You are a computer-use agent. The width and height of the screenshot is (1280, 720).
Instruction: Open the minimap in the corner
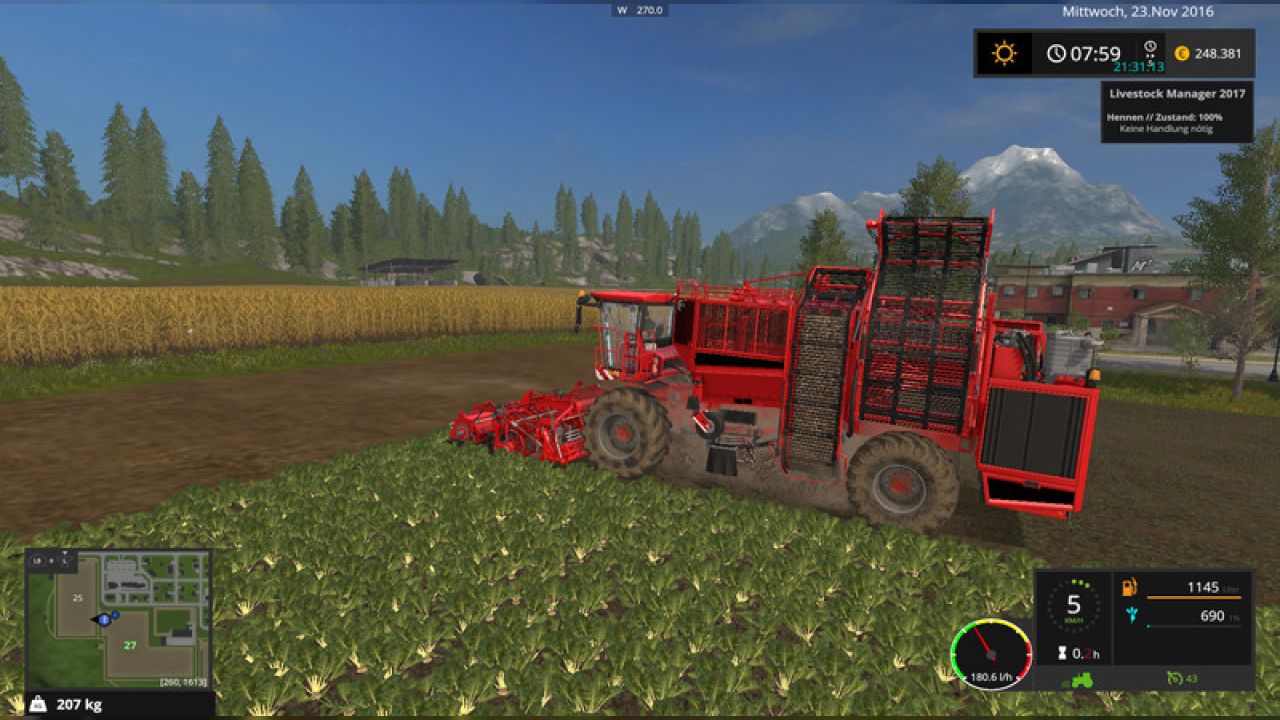pyautogui.click(x=118, y=618)
